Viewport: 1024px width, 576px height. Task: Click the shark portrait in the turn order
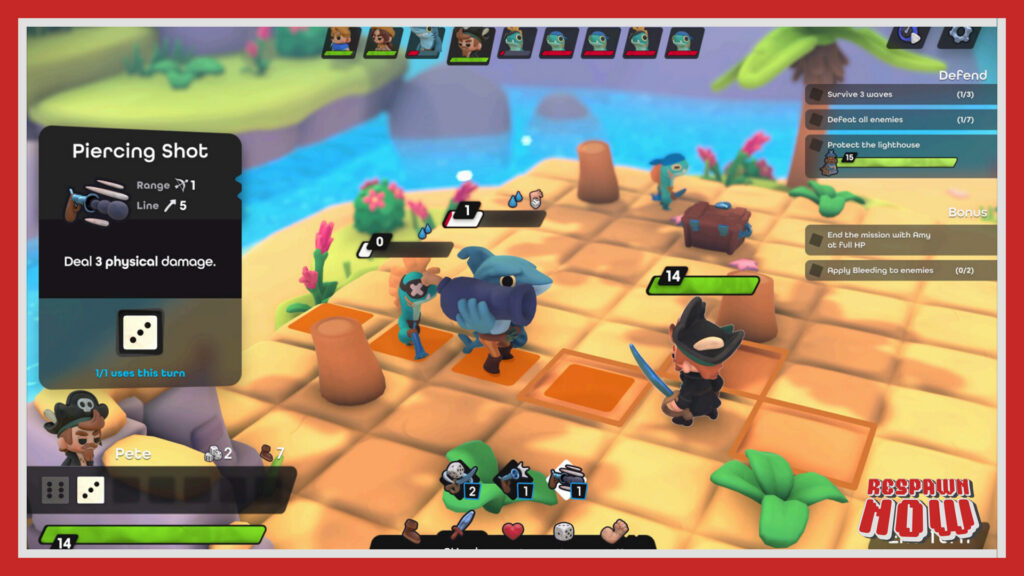pyautogui.click(x=424, y=42)
